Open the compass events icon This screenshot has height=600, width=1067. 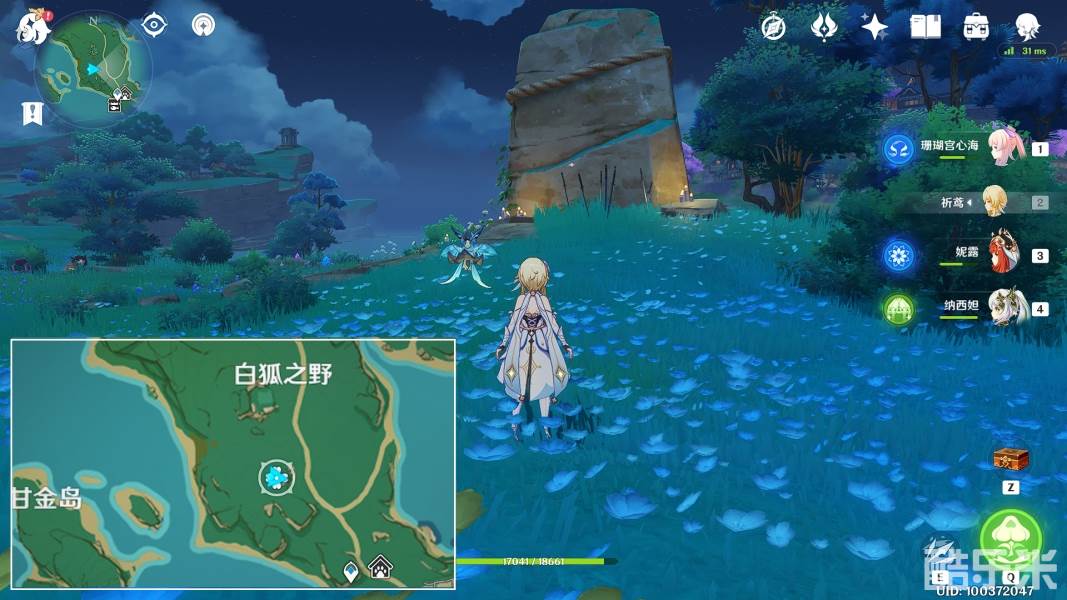773,27
